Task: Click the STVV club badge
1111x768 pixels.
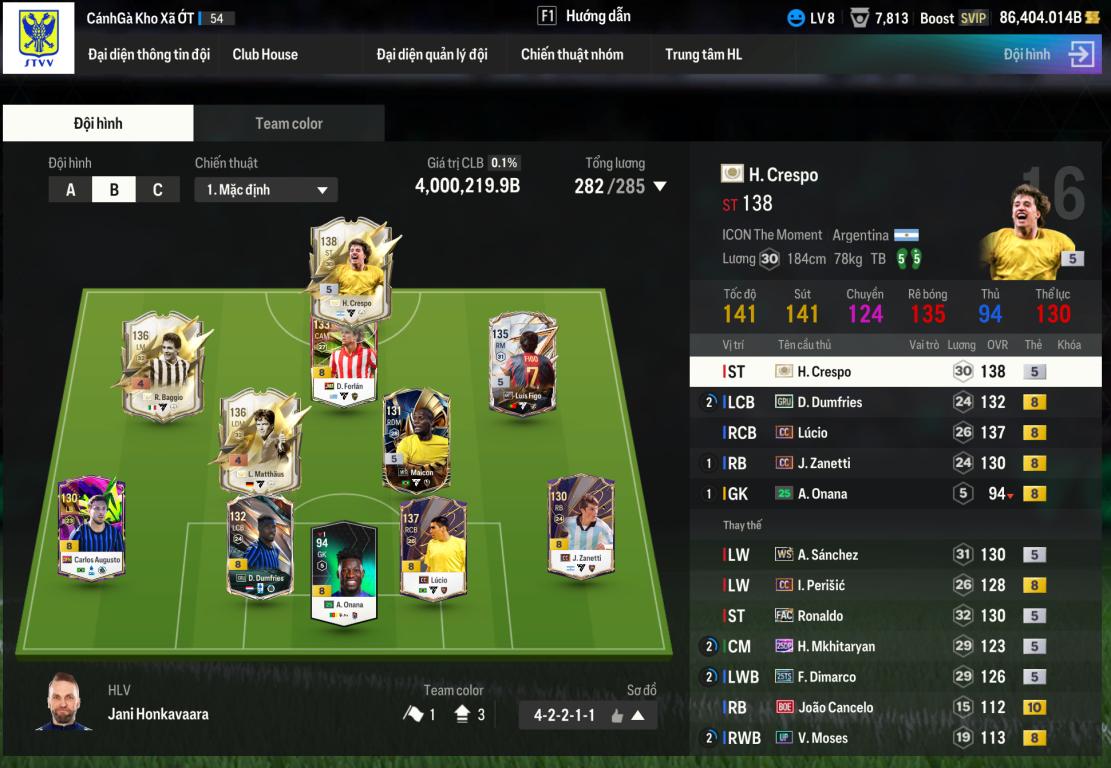Action: tap(38, 38)
